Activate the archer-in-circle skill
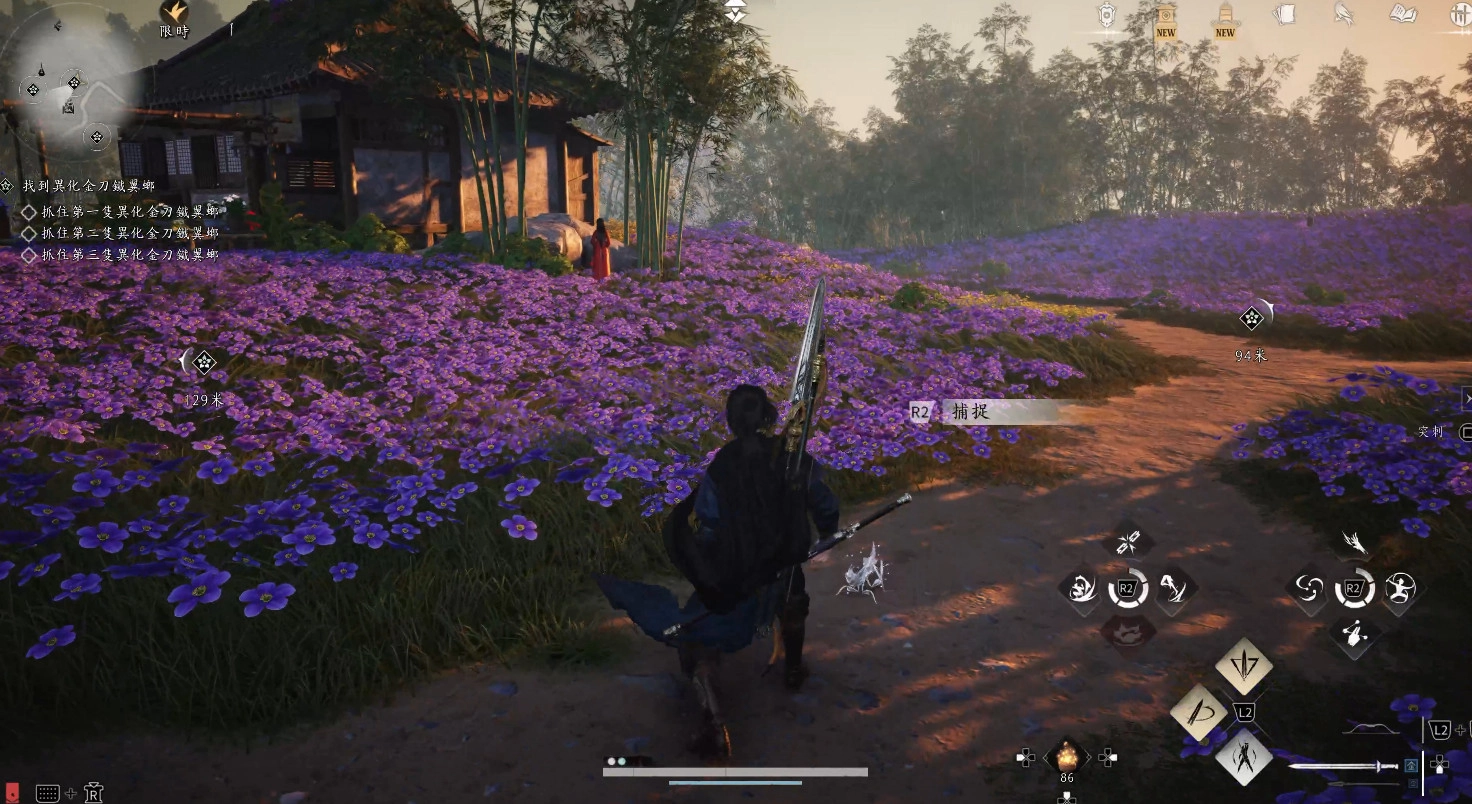Screen dimensions: 1472x804 (x=1400, y=588)
